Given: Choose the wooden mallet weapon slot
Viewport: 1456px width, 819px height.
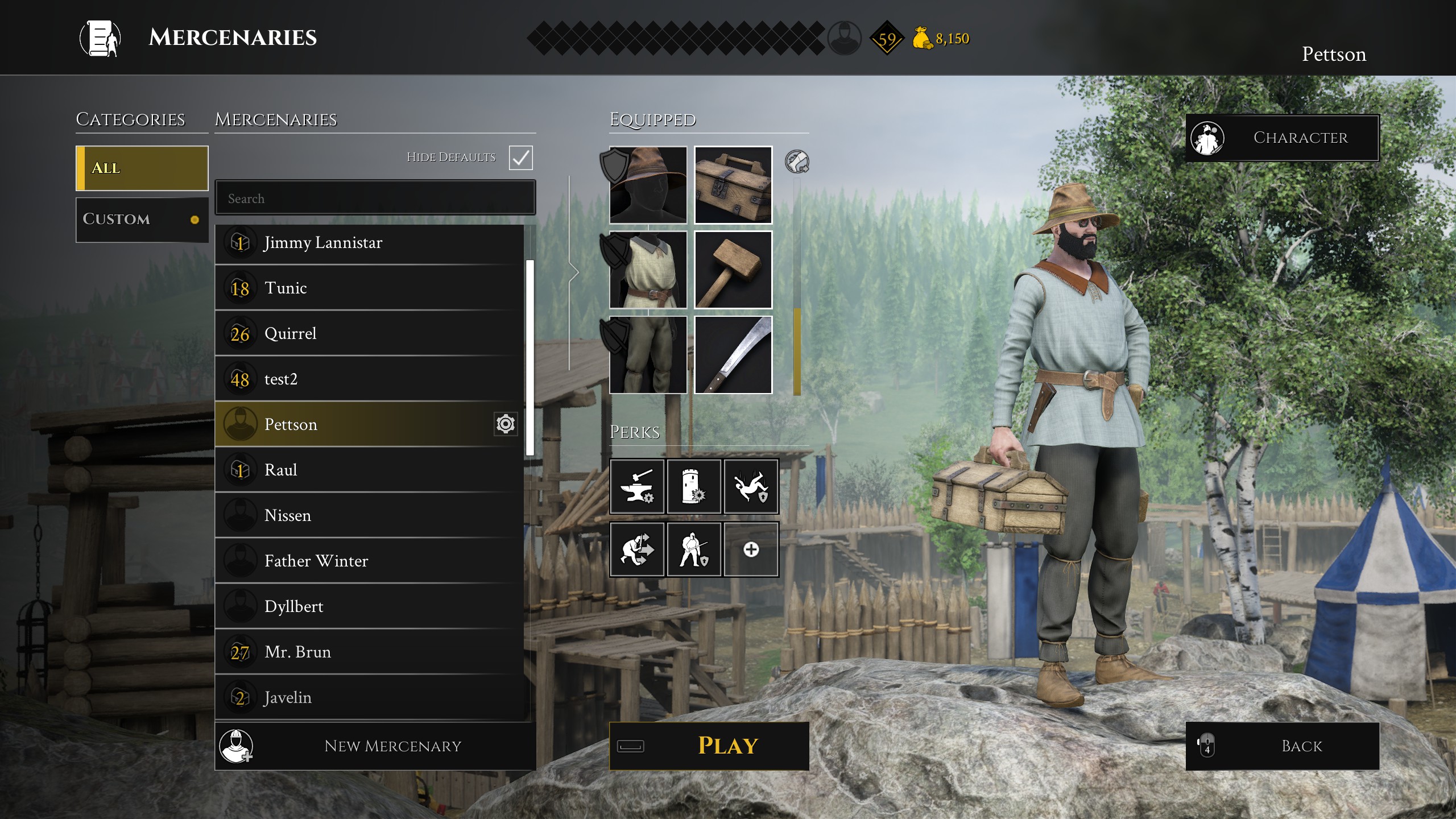Looking at the screenshot, I should click(733, 270).
